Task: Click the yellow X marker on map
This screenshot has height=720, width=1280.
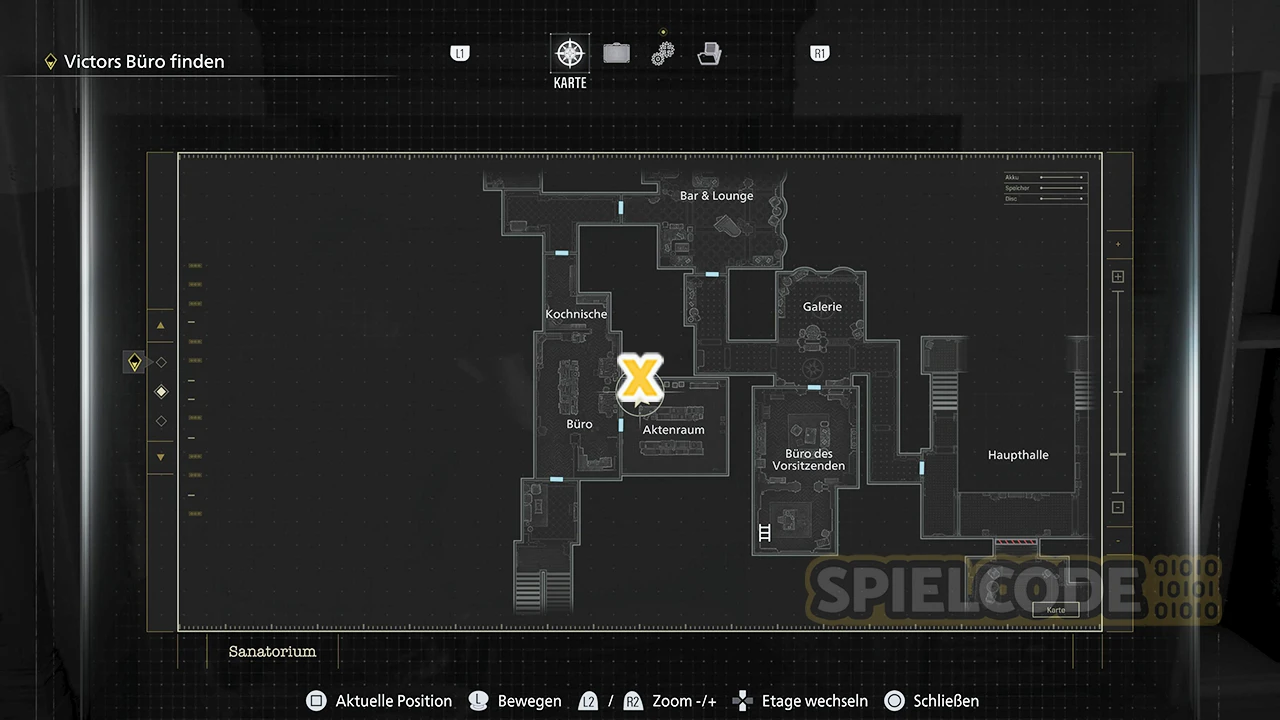Action: click(x=639, y=377)
